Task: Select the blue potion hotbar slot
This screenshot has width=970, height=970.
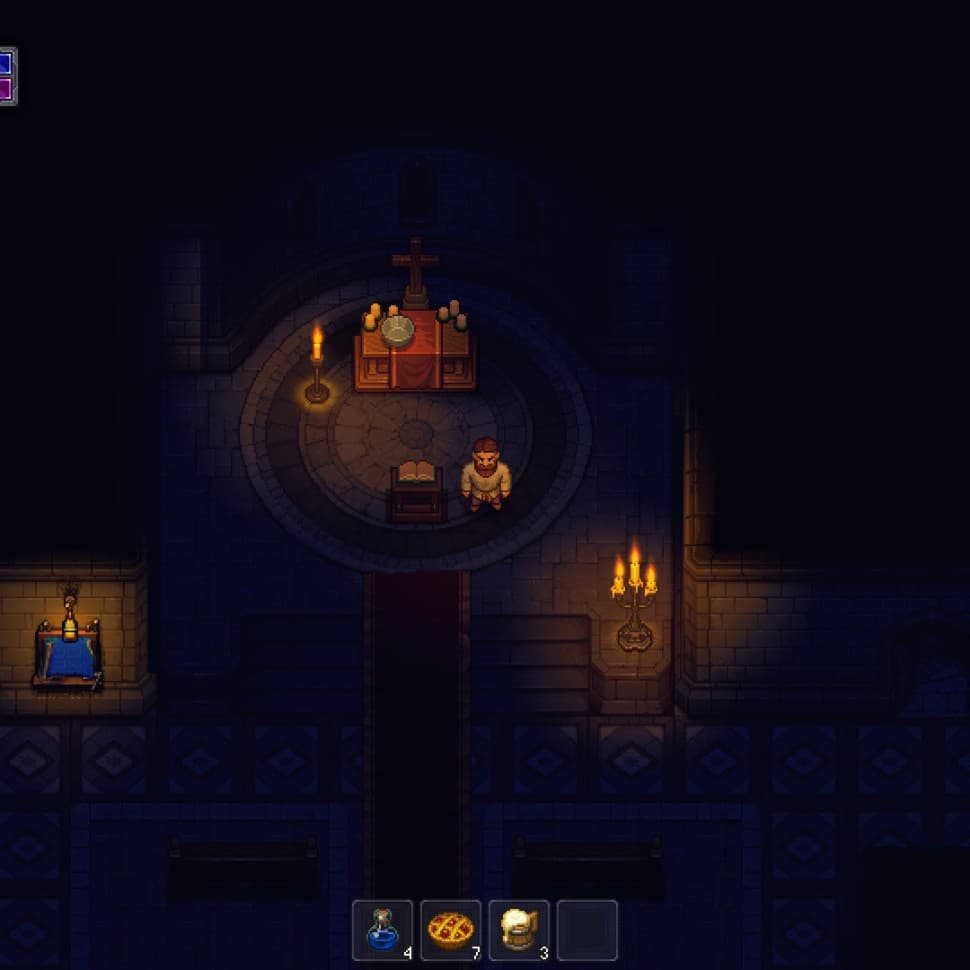Action: coord(382,930)
